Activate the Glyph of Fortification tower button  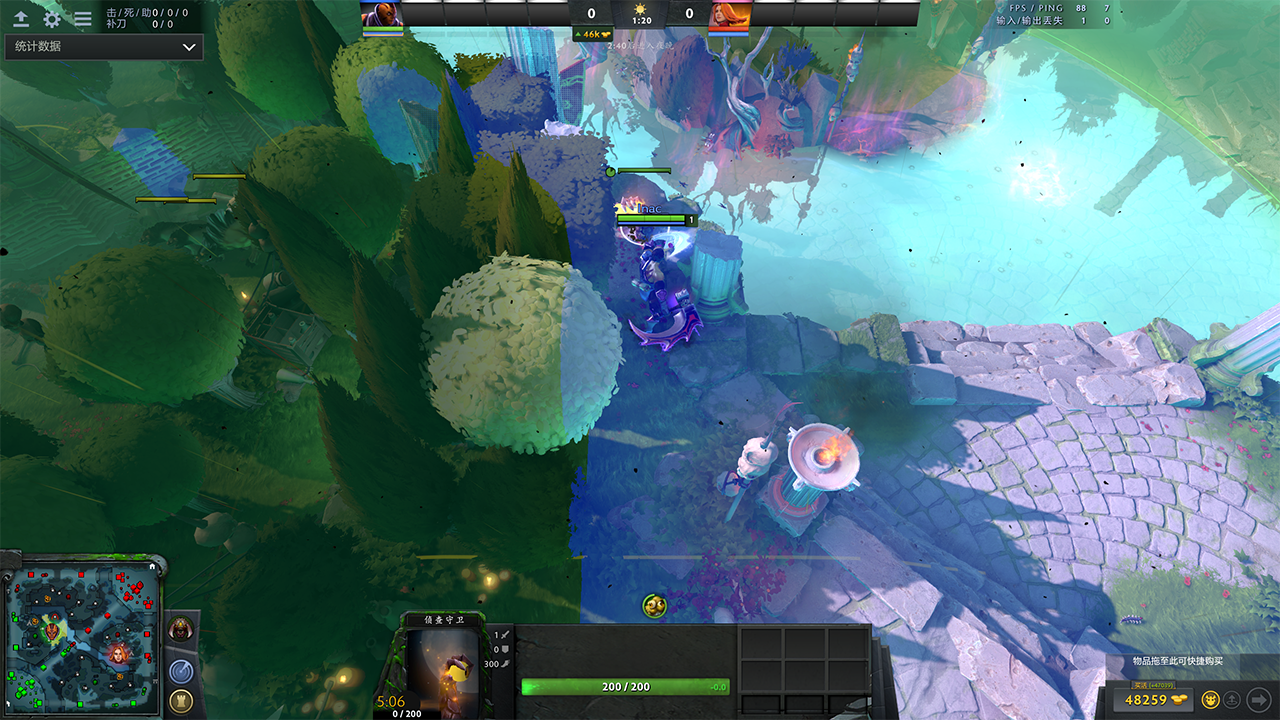click(181, 701)
